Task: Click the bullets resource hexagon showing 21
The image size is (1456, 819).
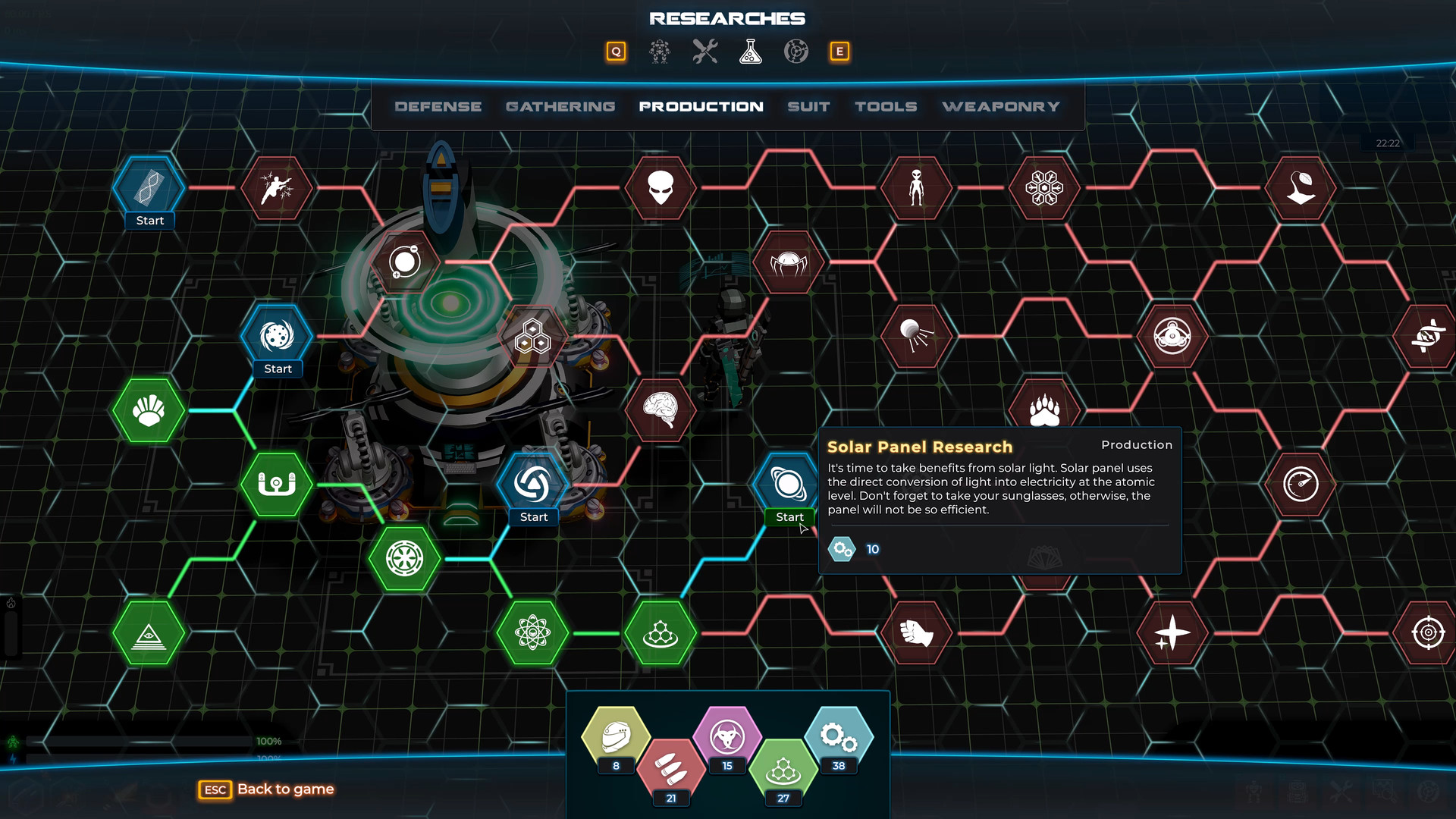Action: 669,766
